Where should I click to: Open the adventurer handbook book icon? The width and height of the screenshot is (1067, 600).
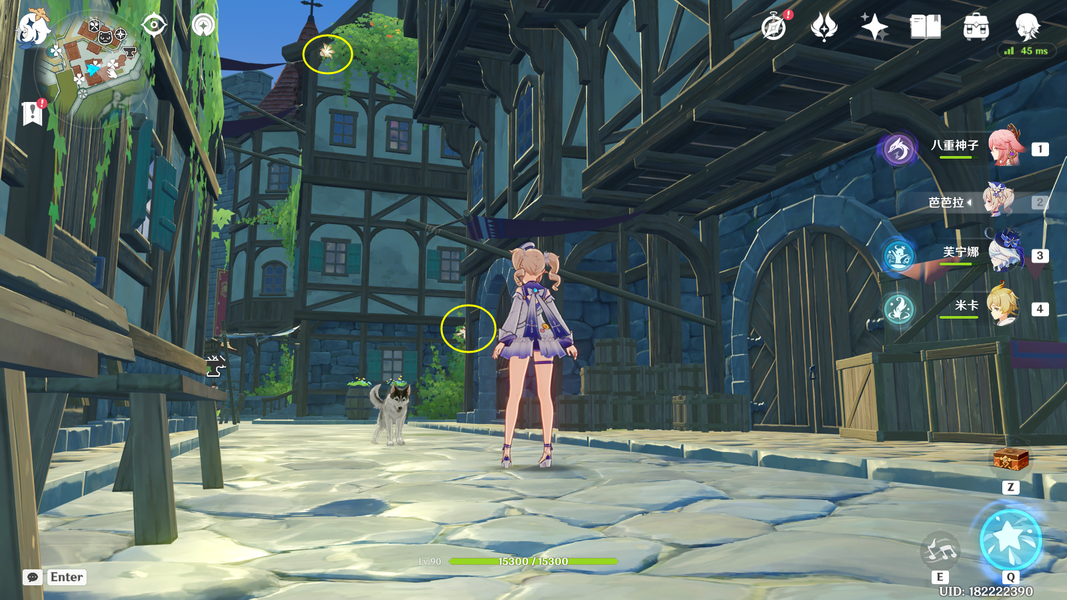(925, 27)
